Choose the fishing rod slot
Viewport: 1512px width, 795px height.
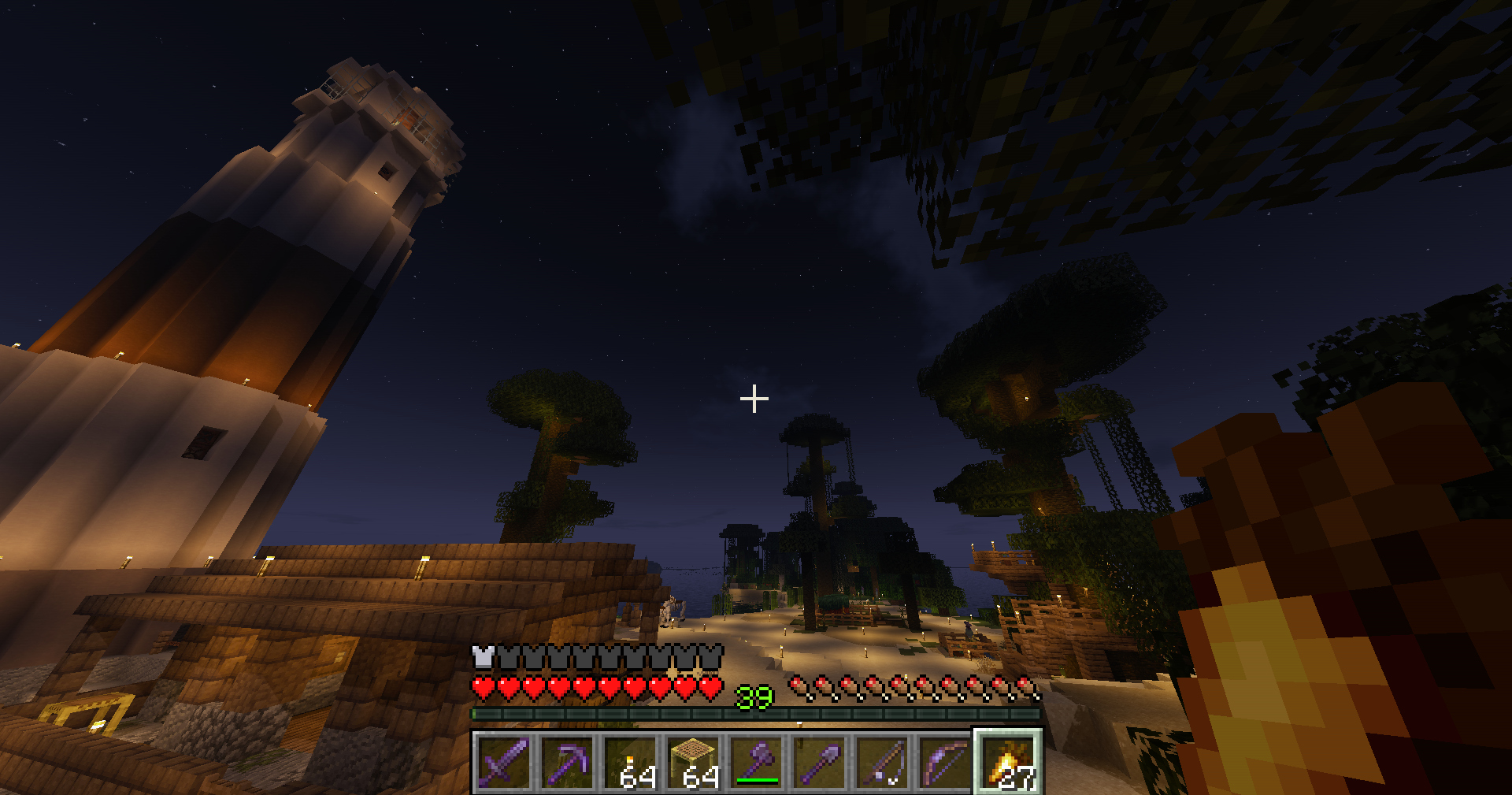882,762
